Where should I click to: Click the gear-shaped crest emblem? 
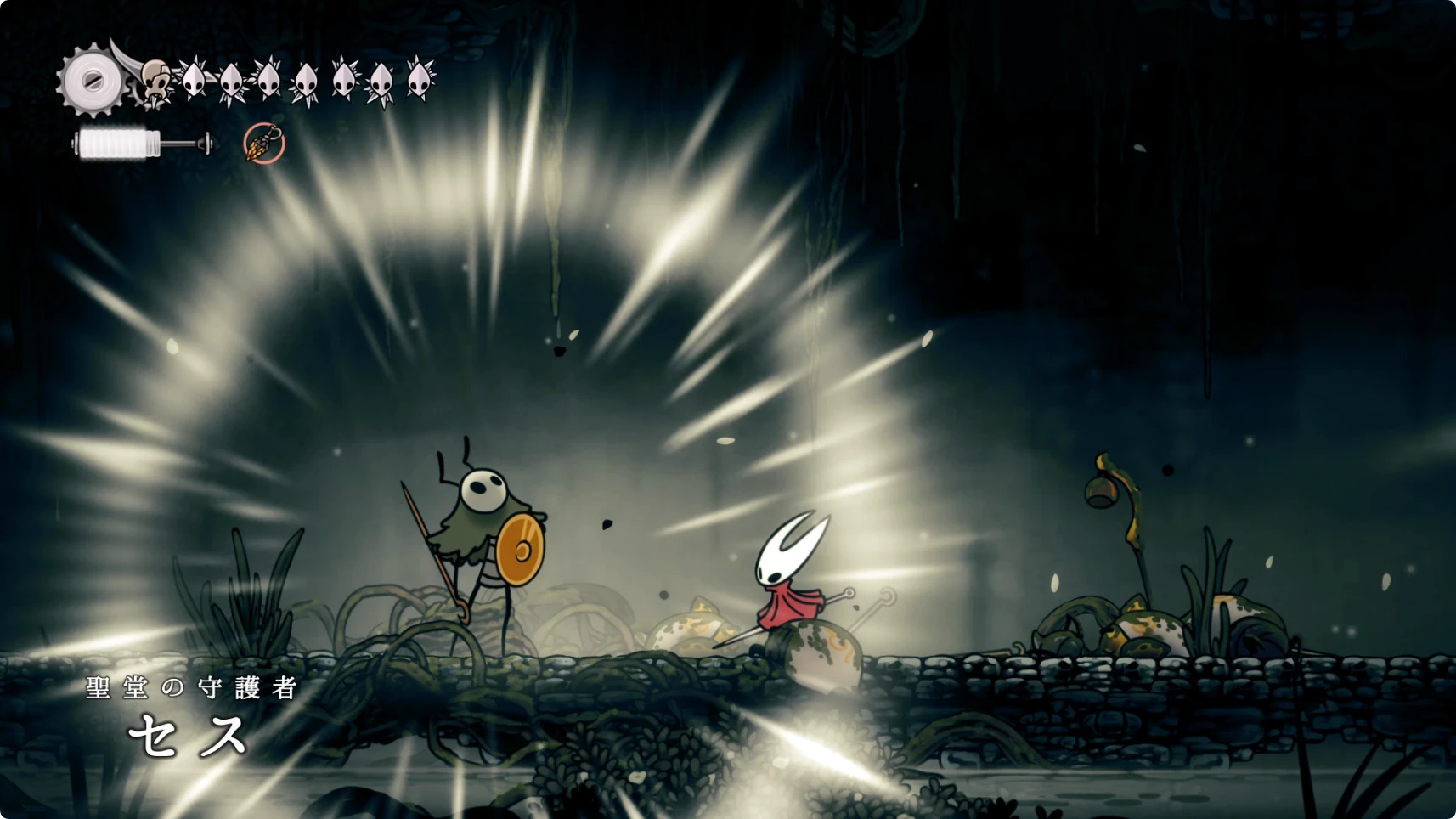tap(91, 81)
